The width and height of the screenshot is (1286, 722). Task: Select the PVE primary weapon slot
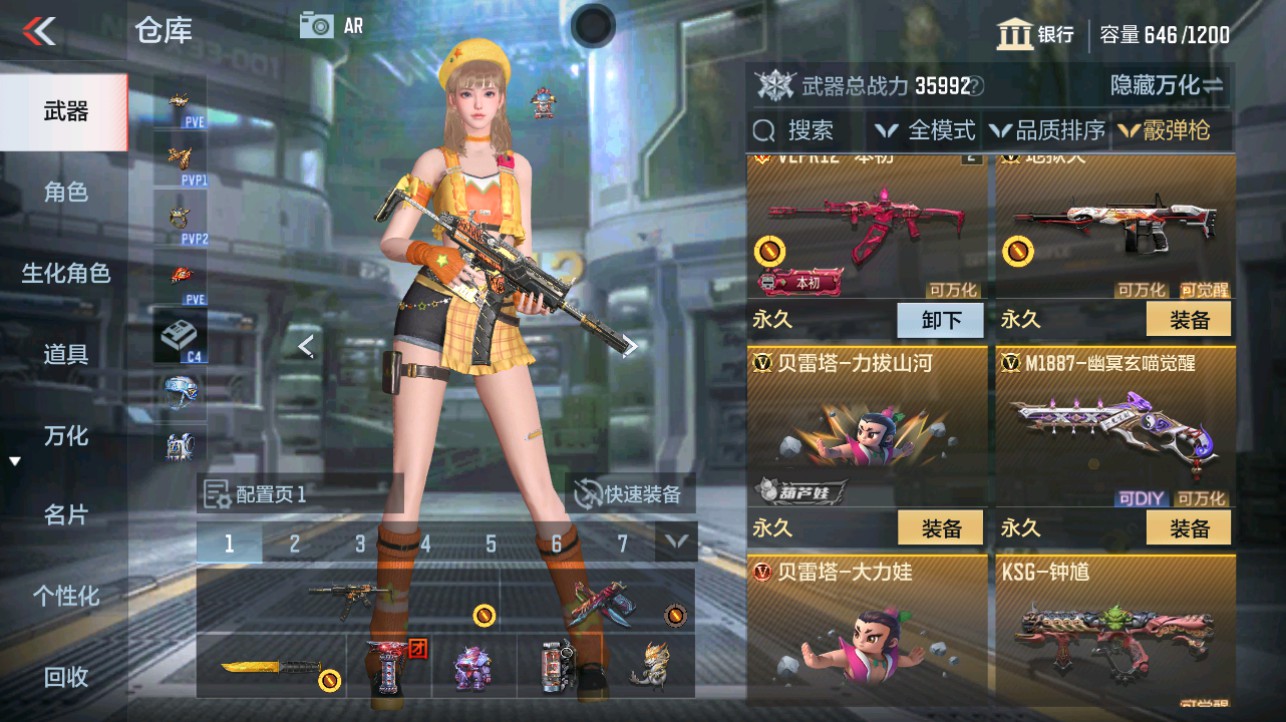[x=180, y=106]
